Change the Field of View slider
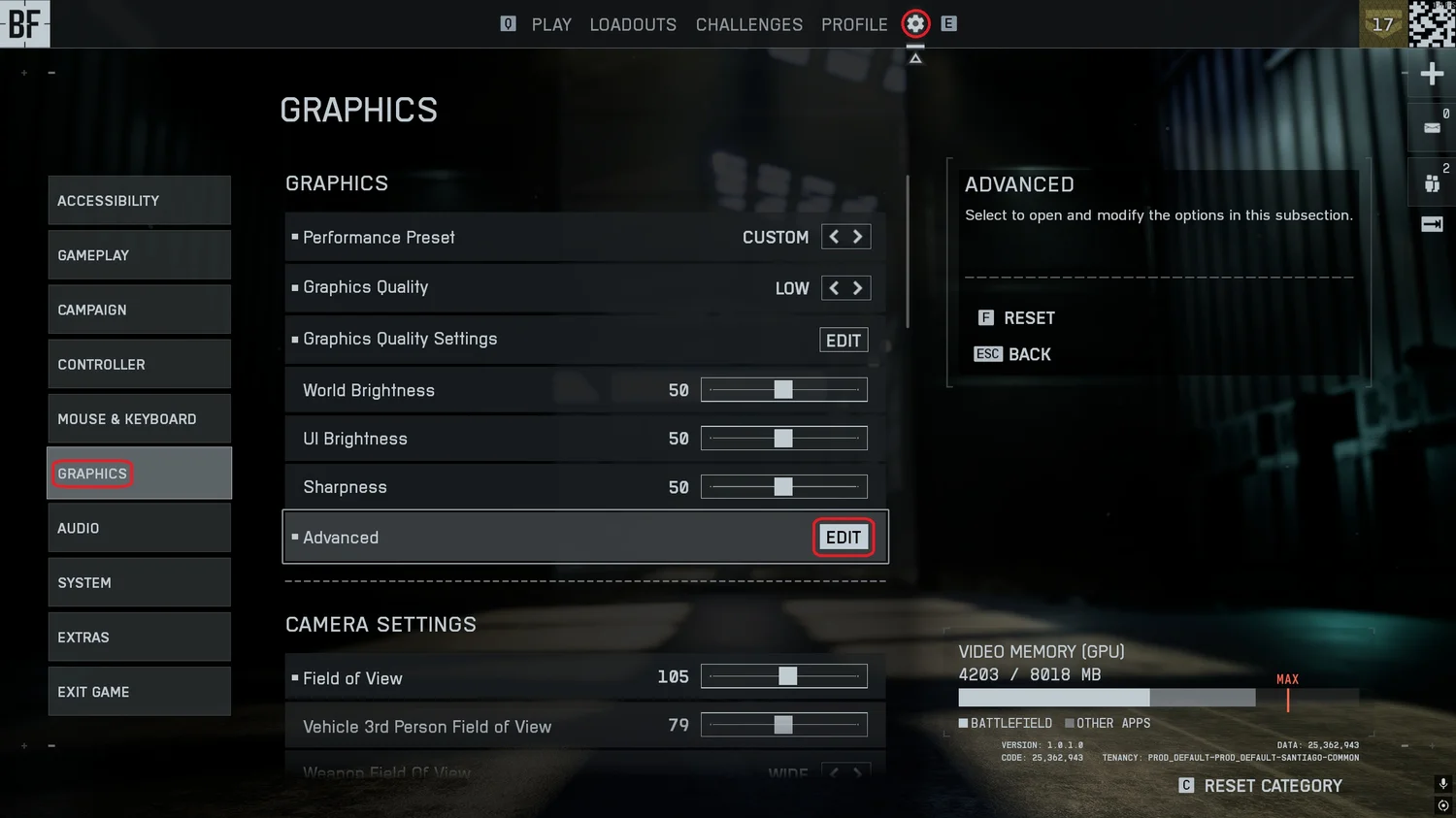 pos(787,676)
